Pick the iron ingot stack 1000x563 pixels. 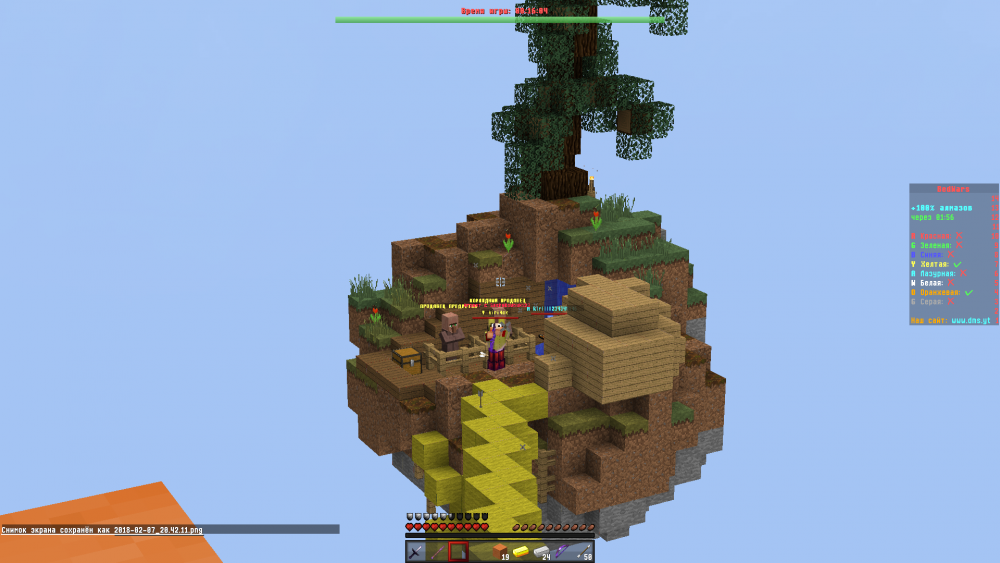click(x=542, y=551)
